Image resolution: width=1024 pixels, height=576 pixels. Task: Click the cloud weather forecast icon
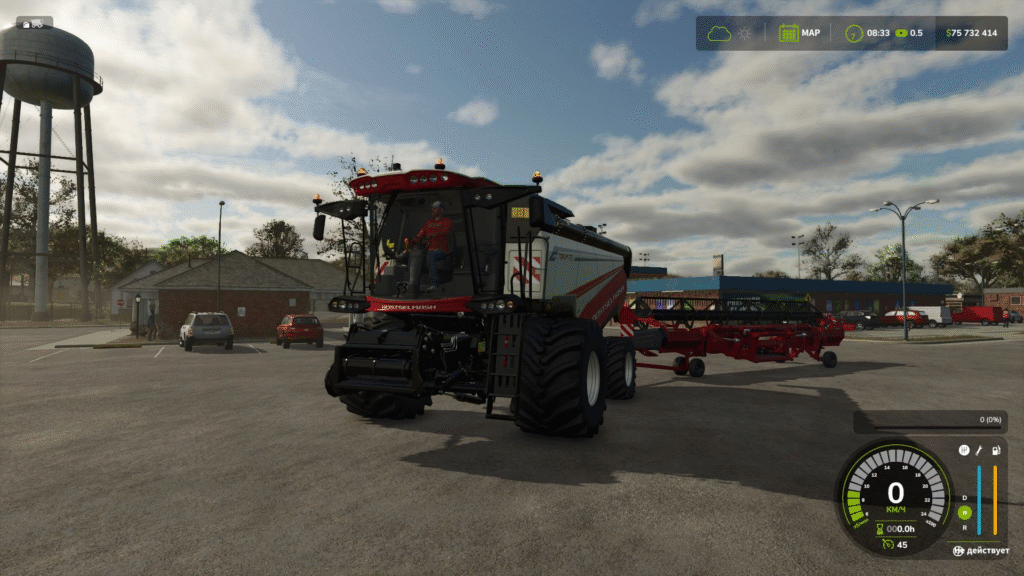click(719, 33)
